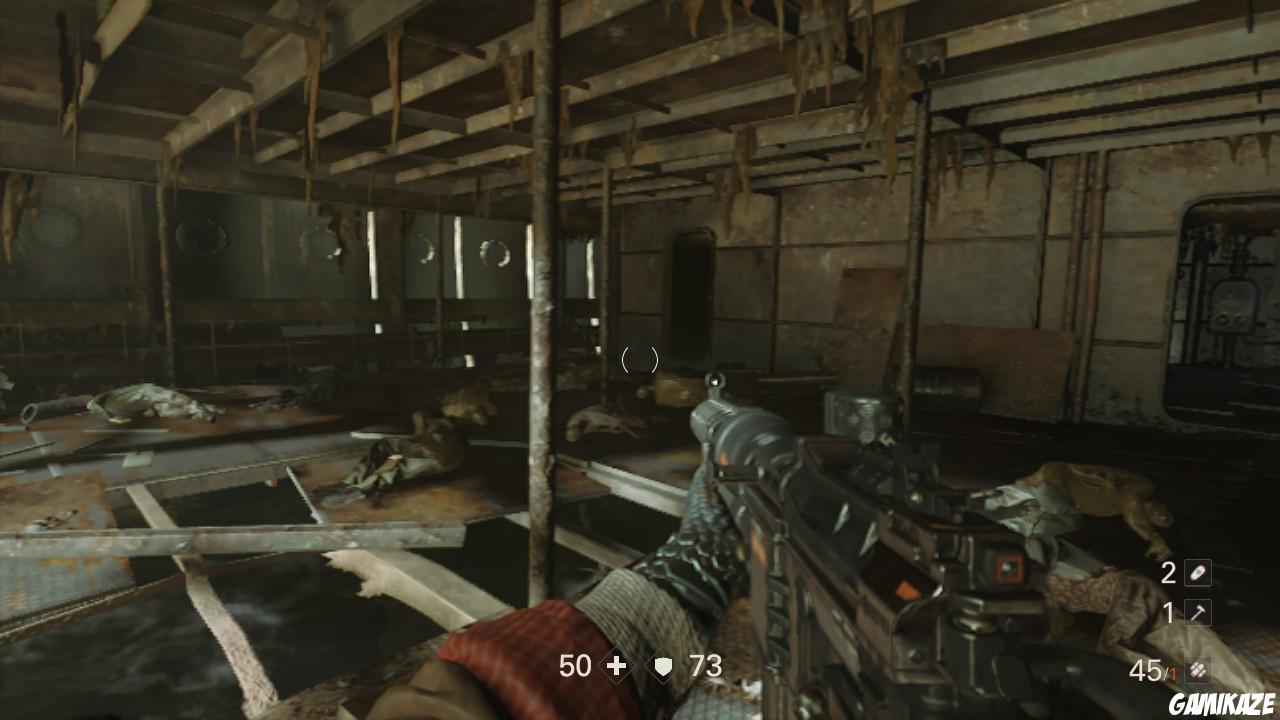Screen dimensions: 1280x720
Task: Click the health value showing 50
Action: (x=574, y=666)
